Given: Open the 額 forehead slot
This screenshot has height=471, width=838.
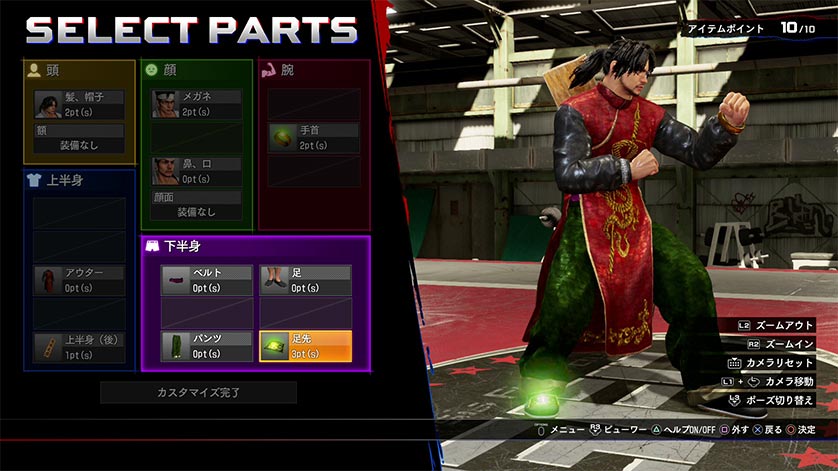Looking at the screenshot, I should pos(79,138).
